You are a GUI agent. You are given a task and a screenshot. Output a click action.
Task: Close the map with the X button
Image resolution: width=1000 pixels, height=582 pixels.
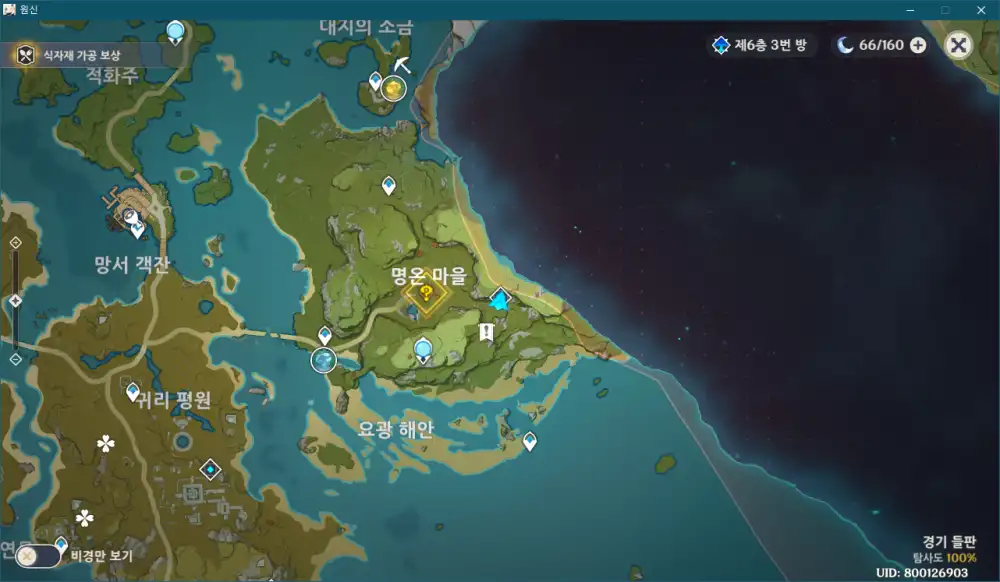958,45
